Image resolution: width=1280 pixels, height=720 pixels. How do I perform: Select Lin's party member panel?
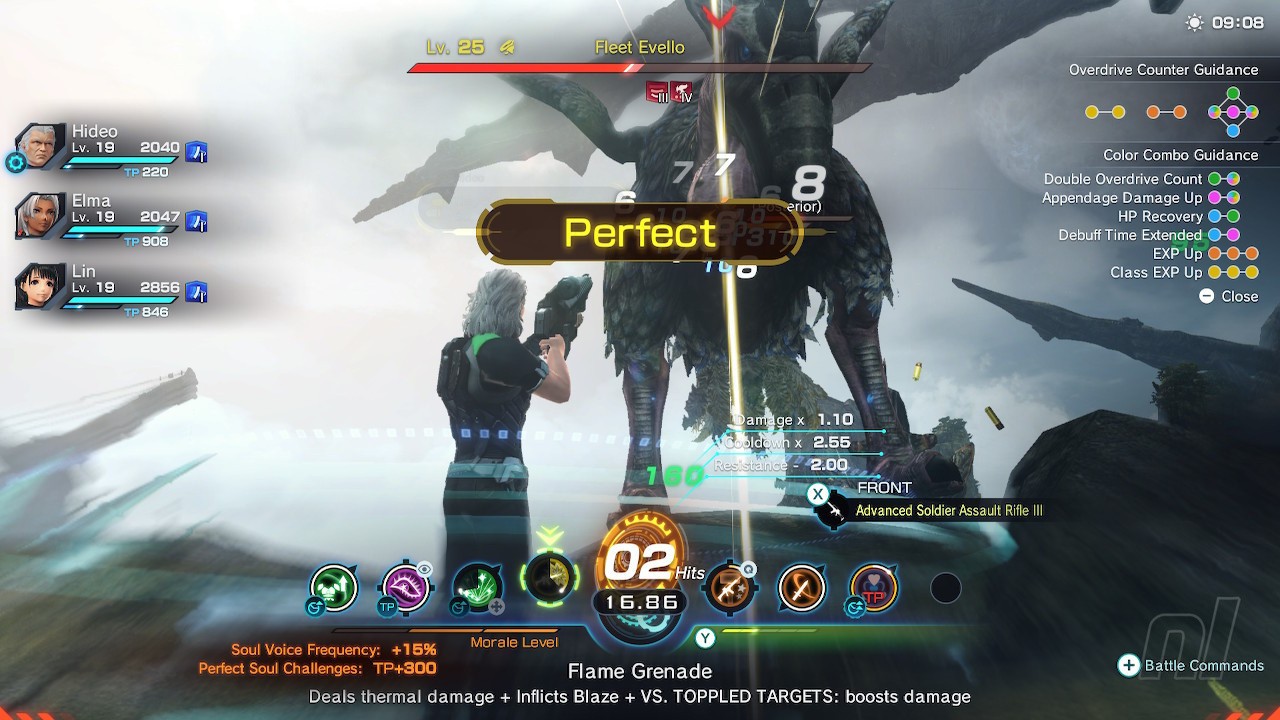tap(110, 289)
